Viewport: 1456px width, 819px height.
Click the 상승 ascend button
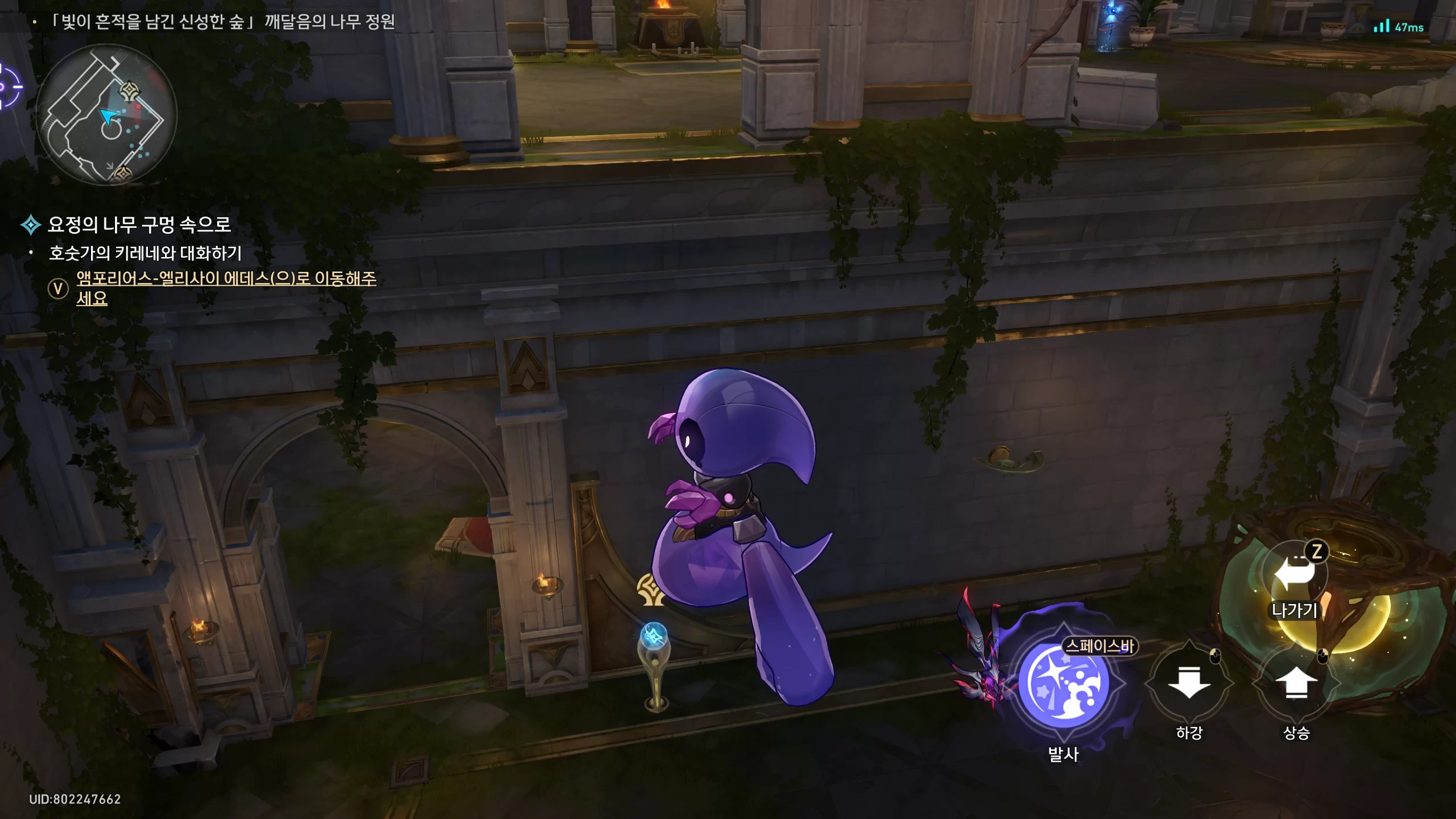[1296, 682]
